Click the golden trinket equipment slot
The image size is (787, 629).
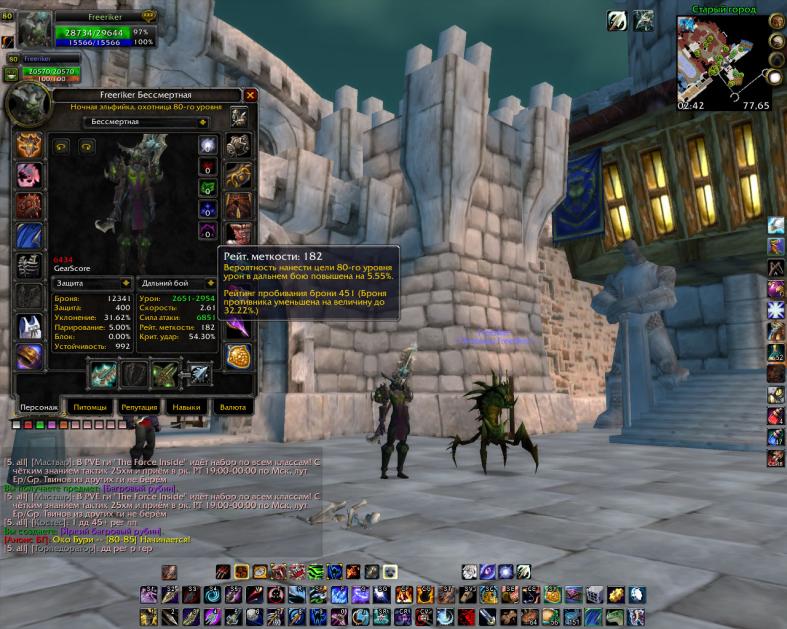pyautogui.click(x=238, y=357)
